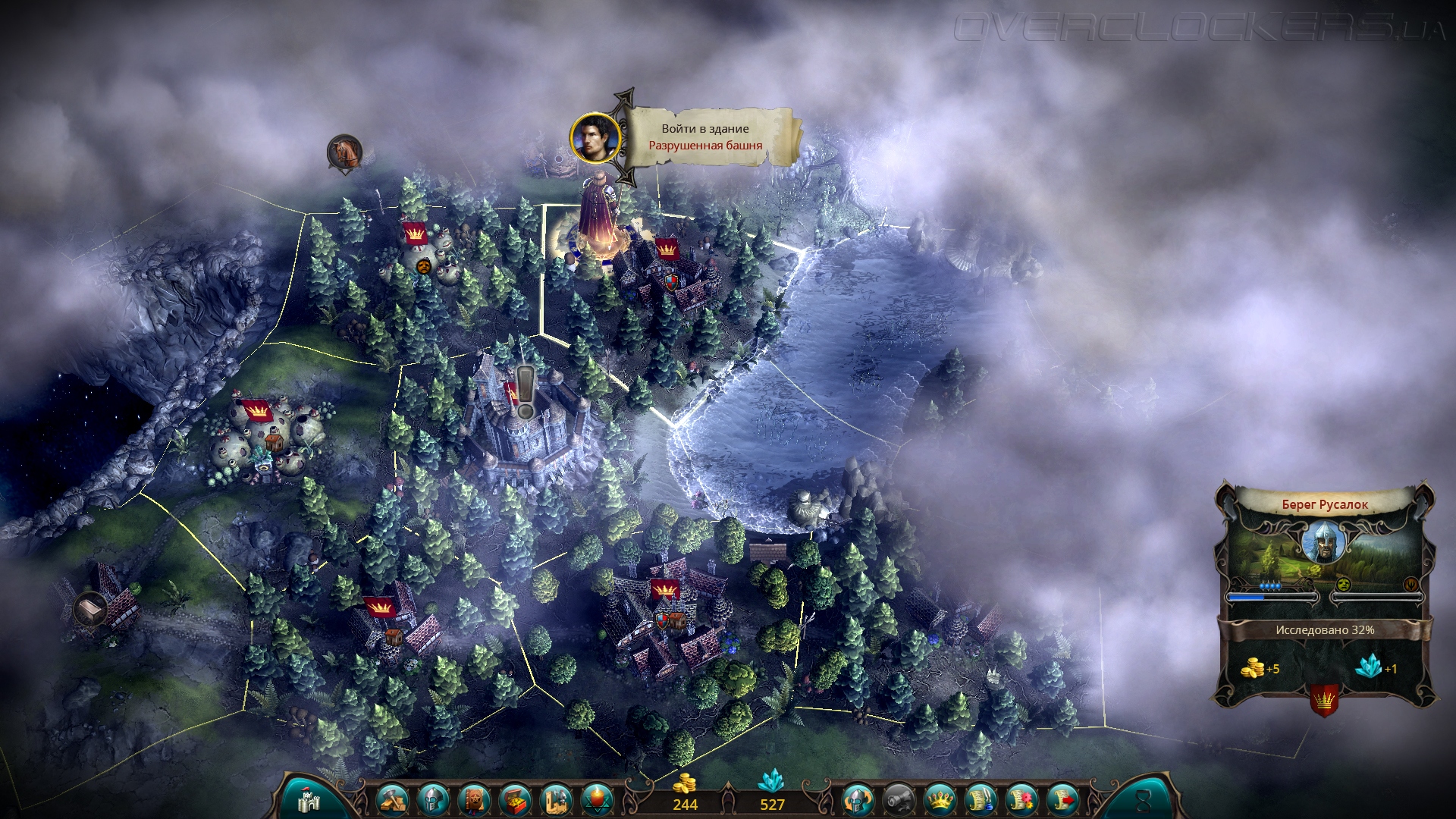1456x819 pixels.
Task: Select the hero portrait beside the tooltip
Action: 595,138
